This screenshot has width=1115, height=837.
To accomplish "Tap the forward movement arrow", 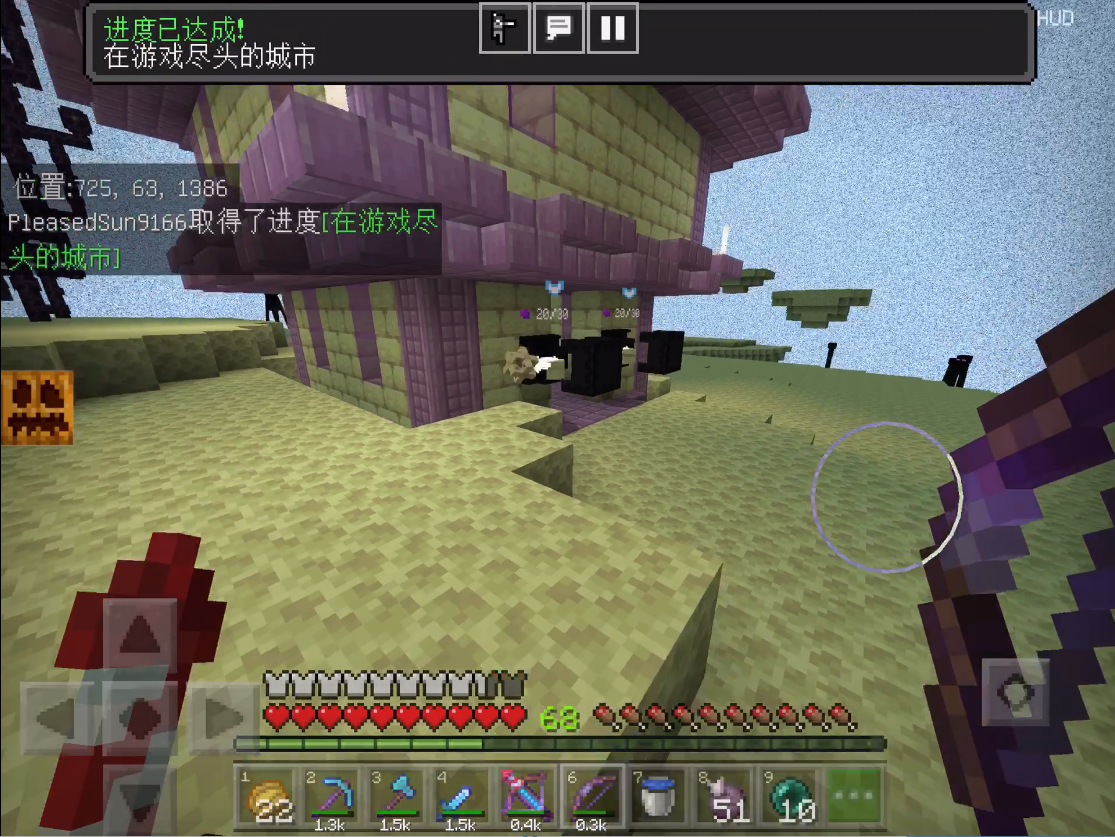I will [x=141, y=634].
